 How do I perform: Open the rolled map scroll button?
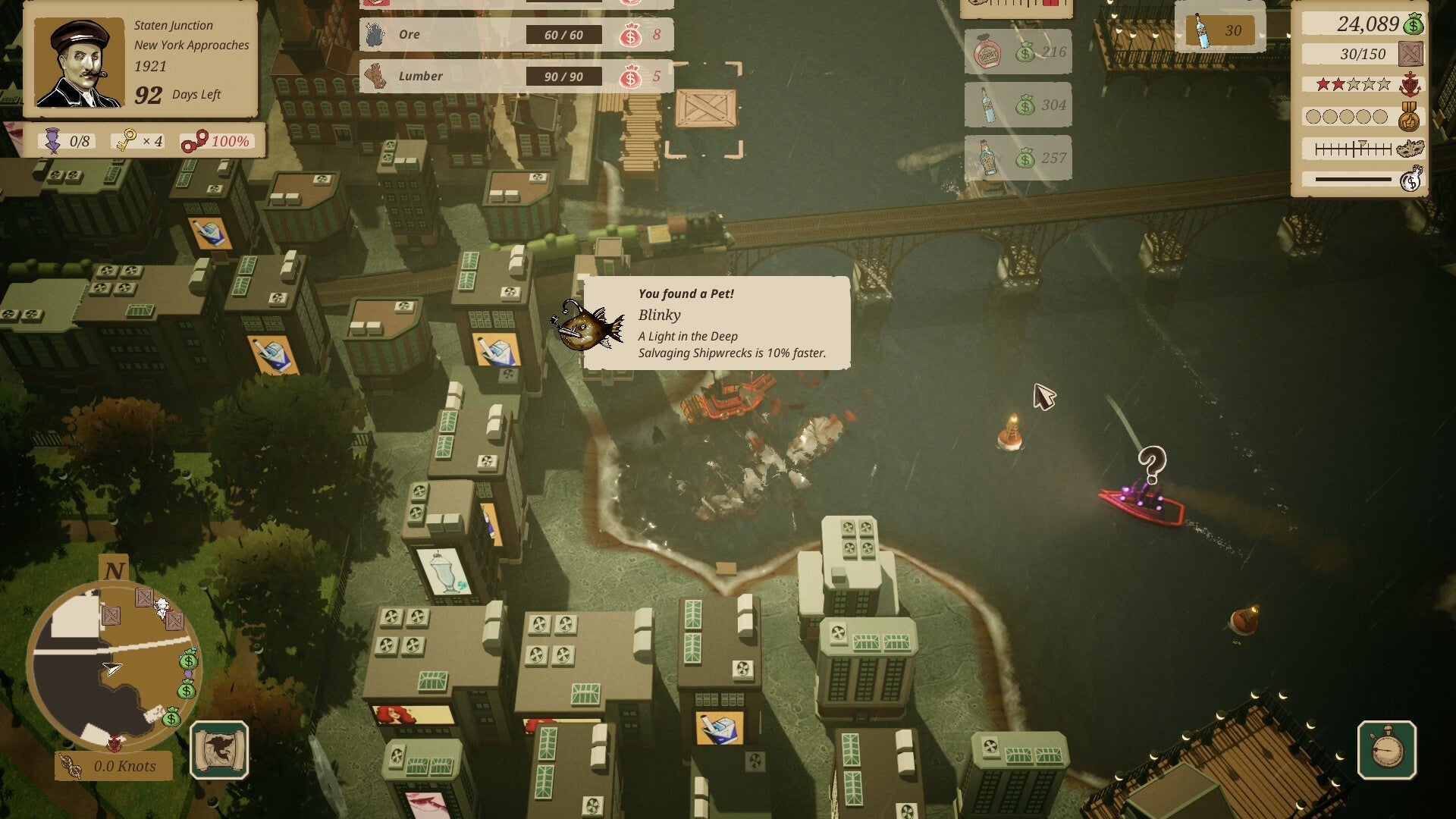point(219,750)
